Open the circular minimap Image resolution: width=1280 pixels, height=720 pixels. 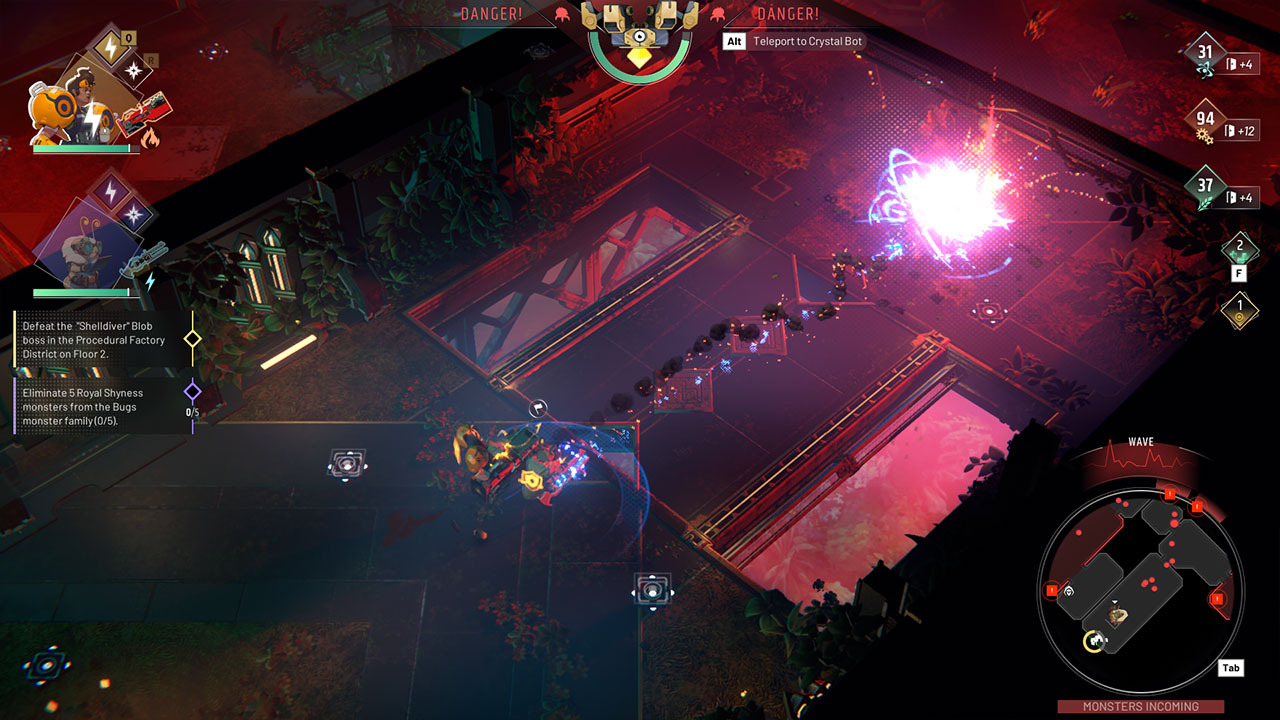coord(1141,588)
